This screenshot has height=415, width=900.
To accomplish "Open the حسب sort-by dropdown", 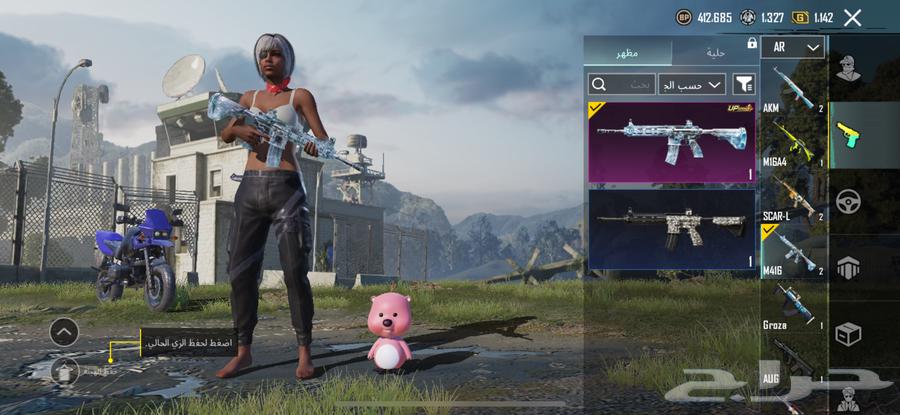I will [x=692, y=84].
